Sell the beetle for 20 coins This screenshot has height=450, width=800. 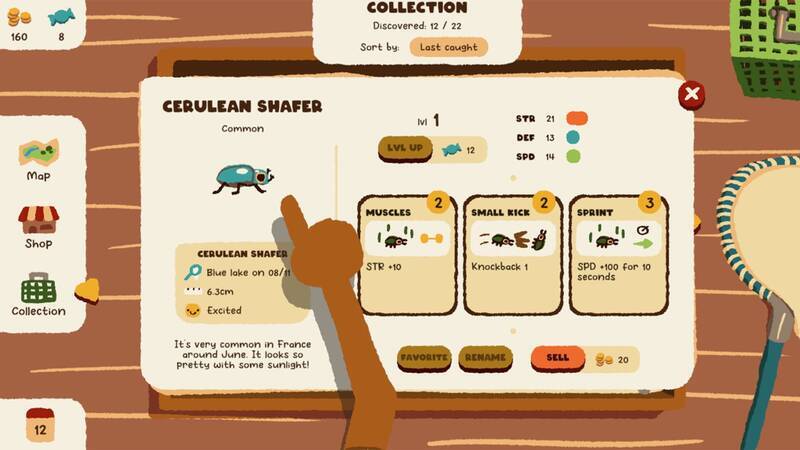[558, 358]
